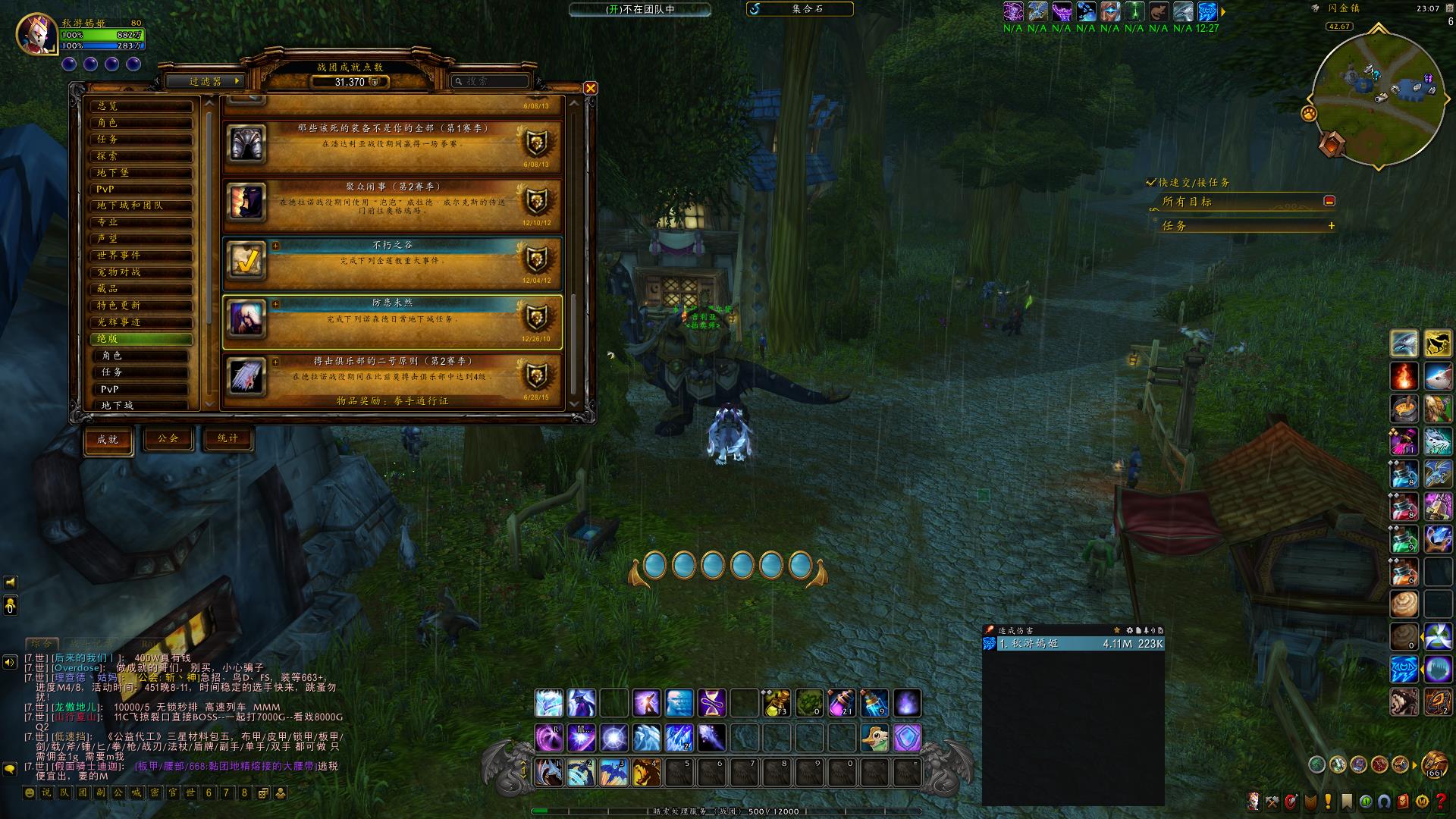This screenshot has height=819, width=1456.
Task: Select the 聚众闹事 achievement row
Action: coord(392,203)
